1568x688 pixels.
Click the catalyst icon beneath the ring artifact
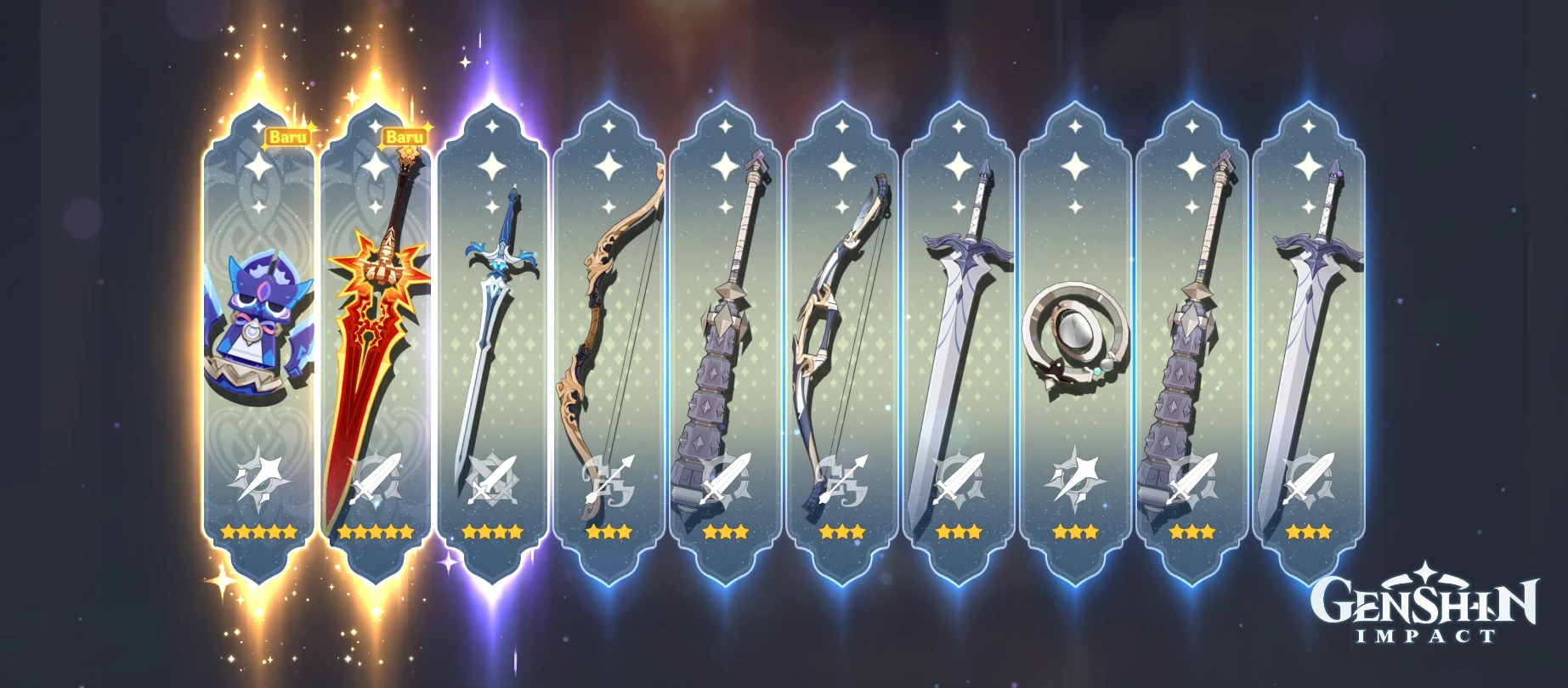pos(1075,480)
